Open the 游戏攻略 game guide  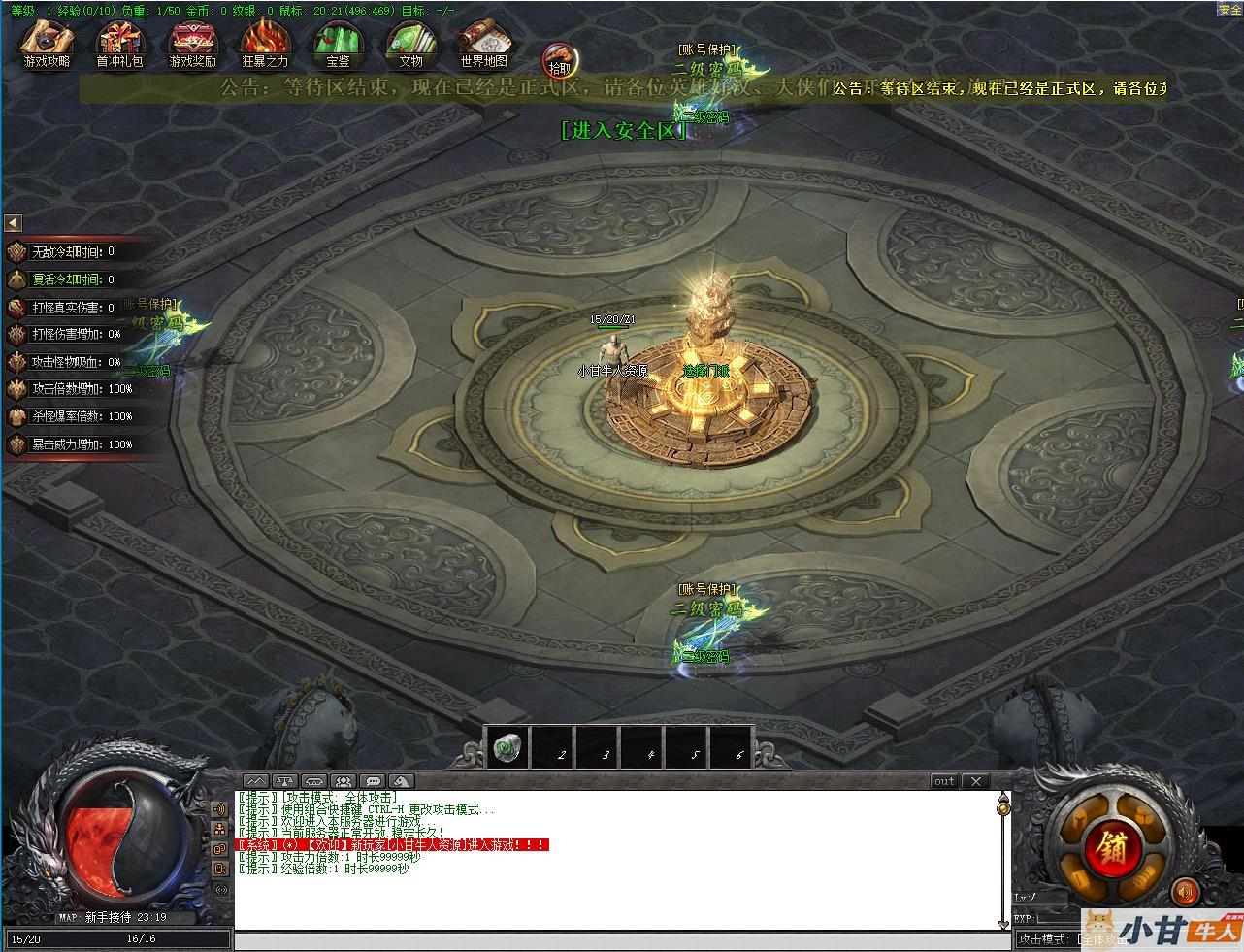(x=47, y=44)
